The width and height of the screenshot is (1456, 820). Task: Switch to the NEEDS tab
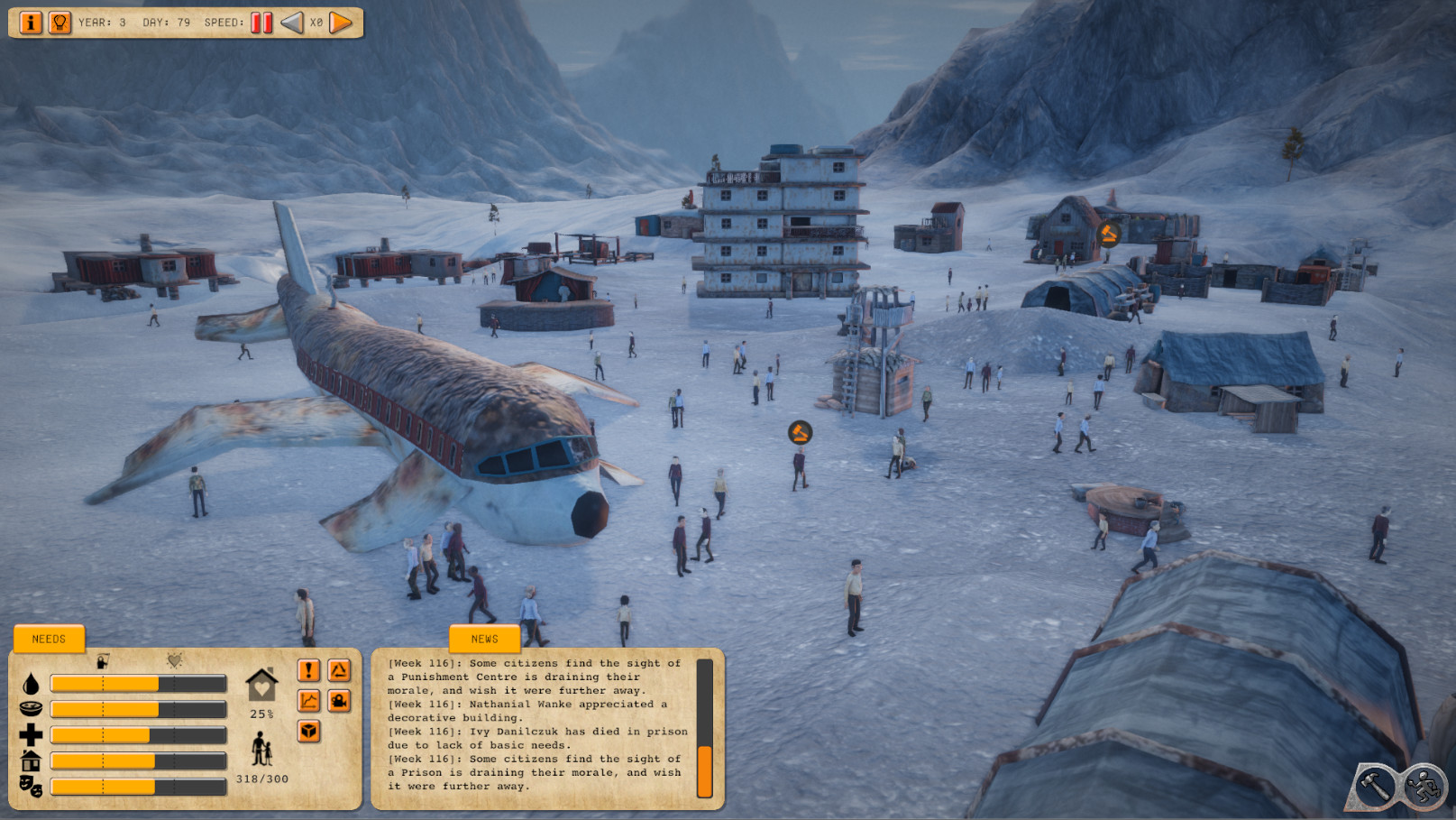[x=49, y=639]
